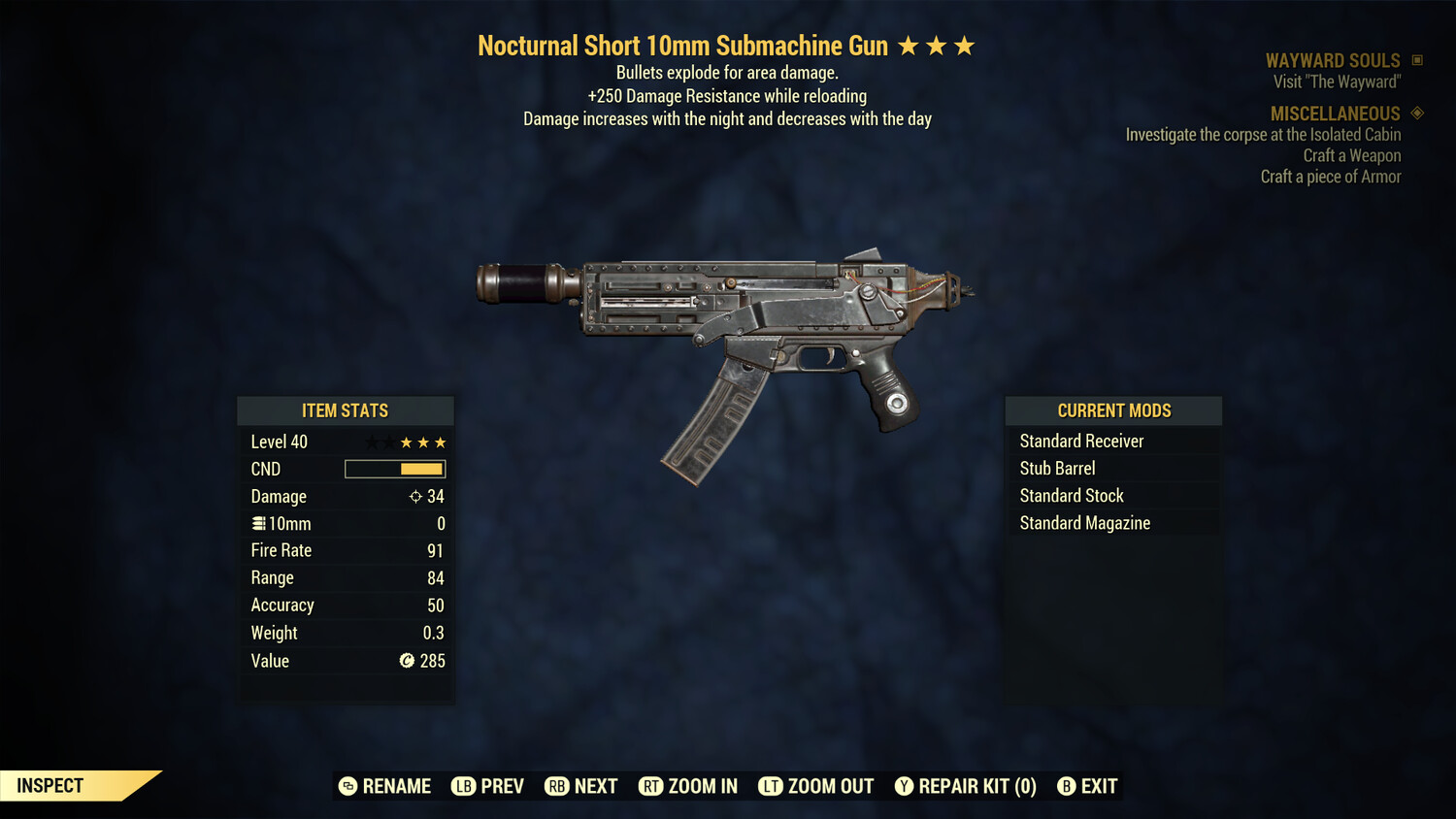This screenshot has height=819, width=1456.
Task: Select the Stub Barrel mod entry
Action: click(1057, 468)
